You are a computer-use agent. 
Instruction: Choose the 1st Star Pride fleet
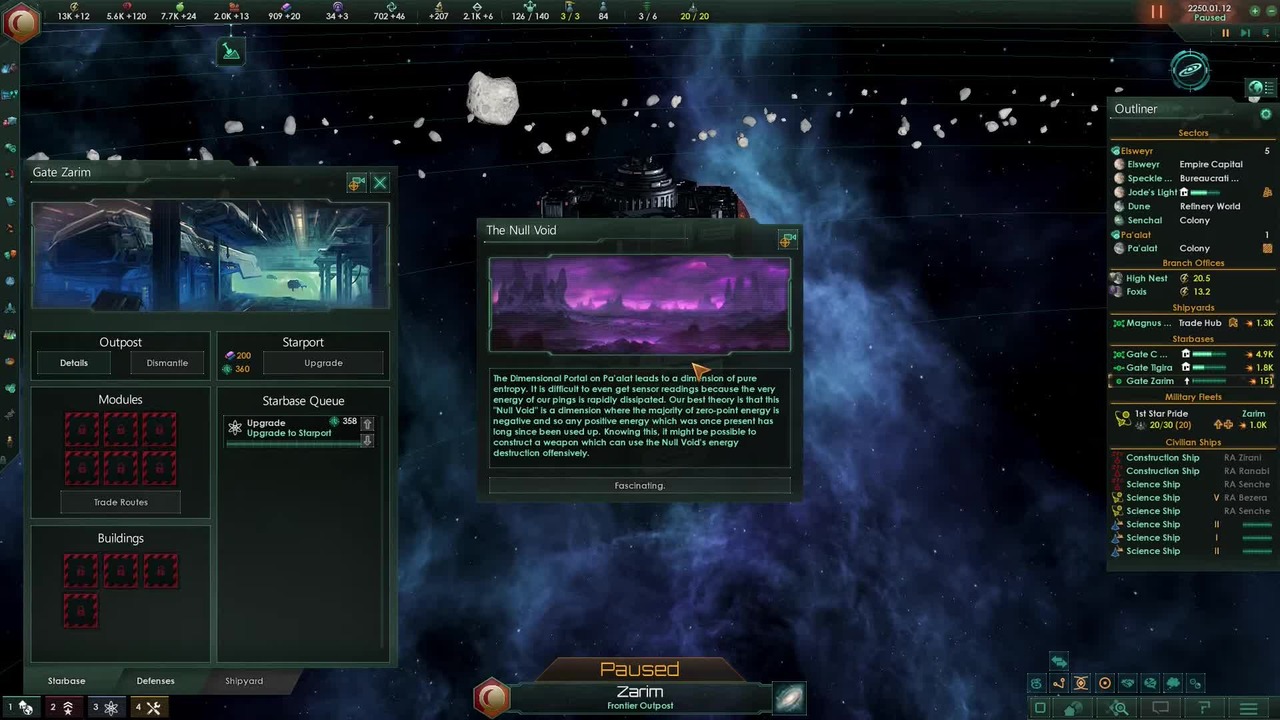(1161, 413)
